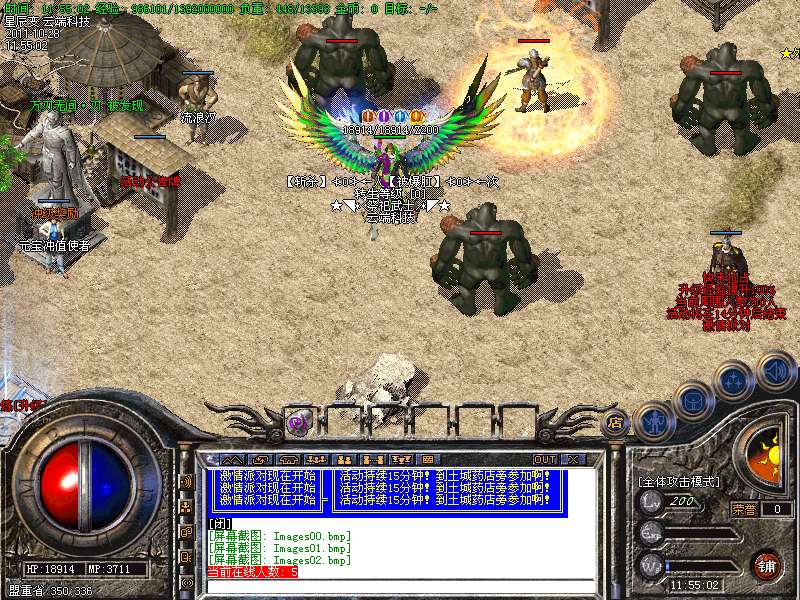Click the 全体攻击模式 attack mode label
Viewport: 800px width, 600px height.
(x=679, y=481)
